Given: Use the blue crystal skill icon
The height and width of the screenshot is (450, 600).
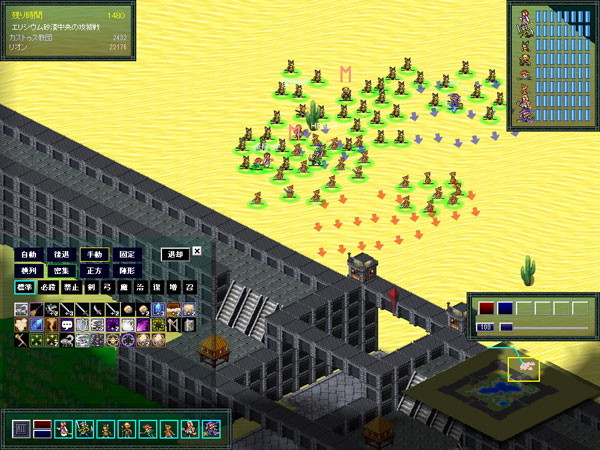Looking at the screenshot, I should (x=36, y=325).
